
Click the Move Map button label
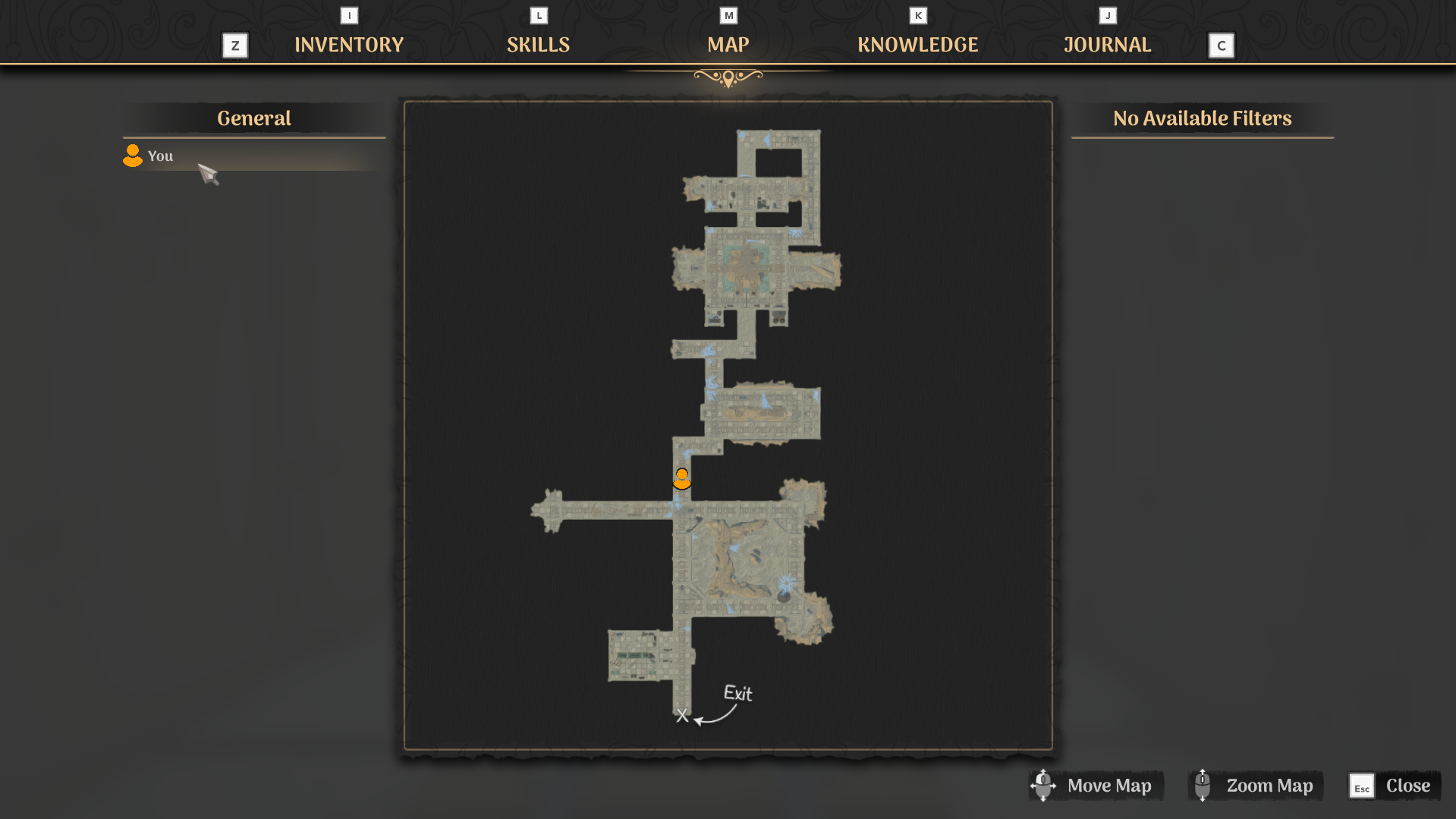click(1109, 786)
